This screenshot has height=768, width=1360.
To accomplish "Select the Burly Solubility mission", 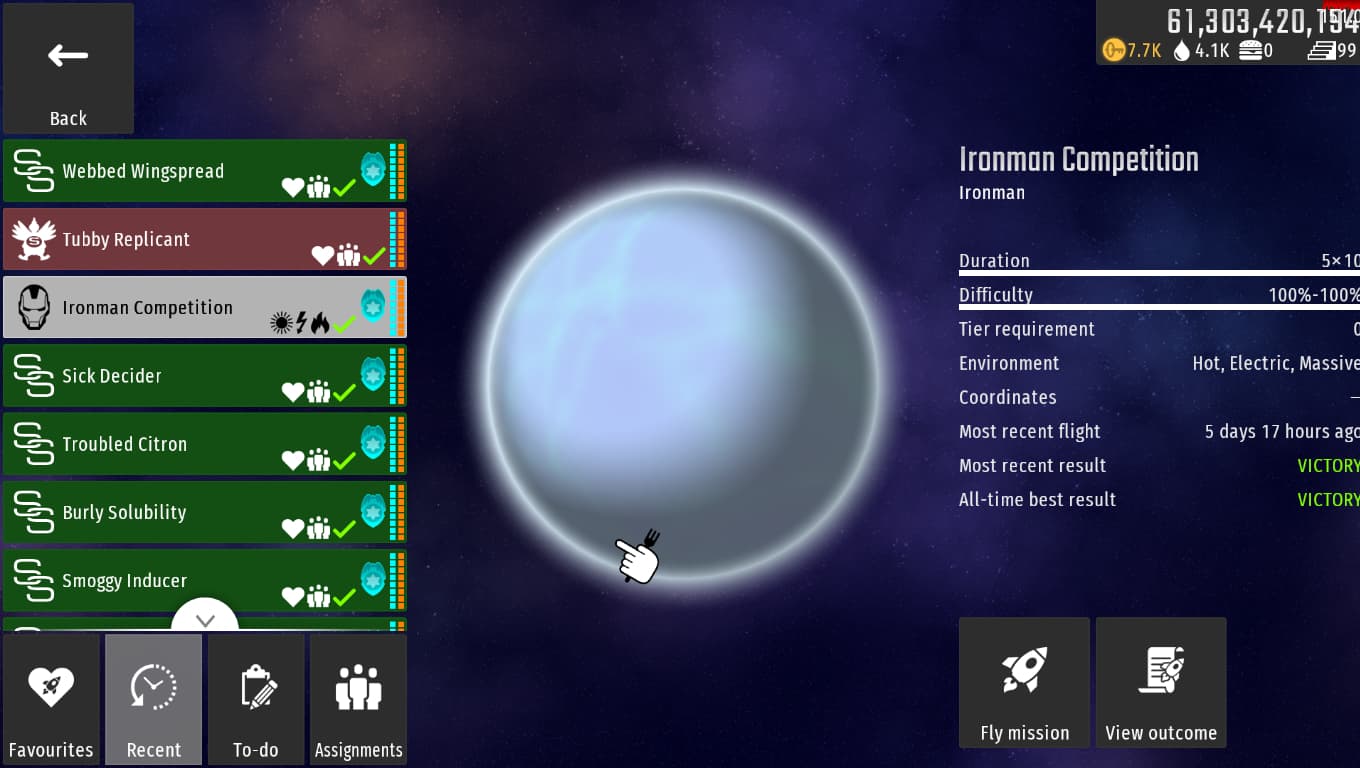I will (x=204, y=512).
